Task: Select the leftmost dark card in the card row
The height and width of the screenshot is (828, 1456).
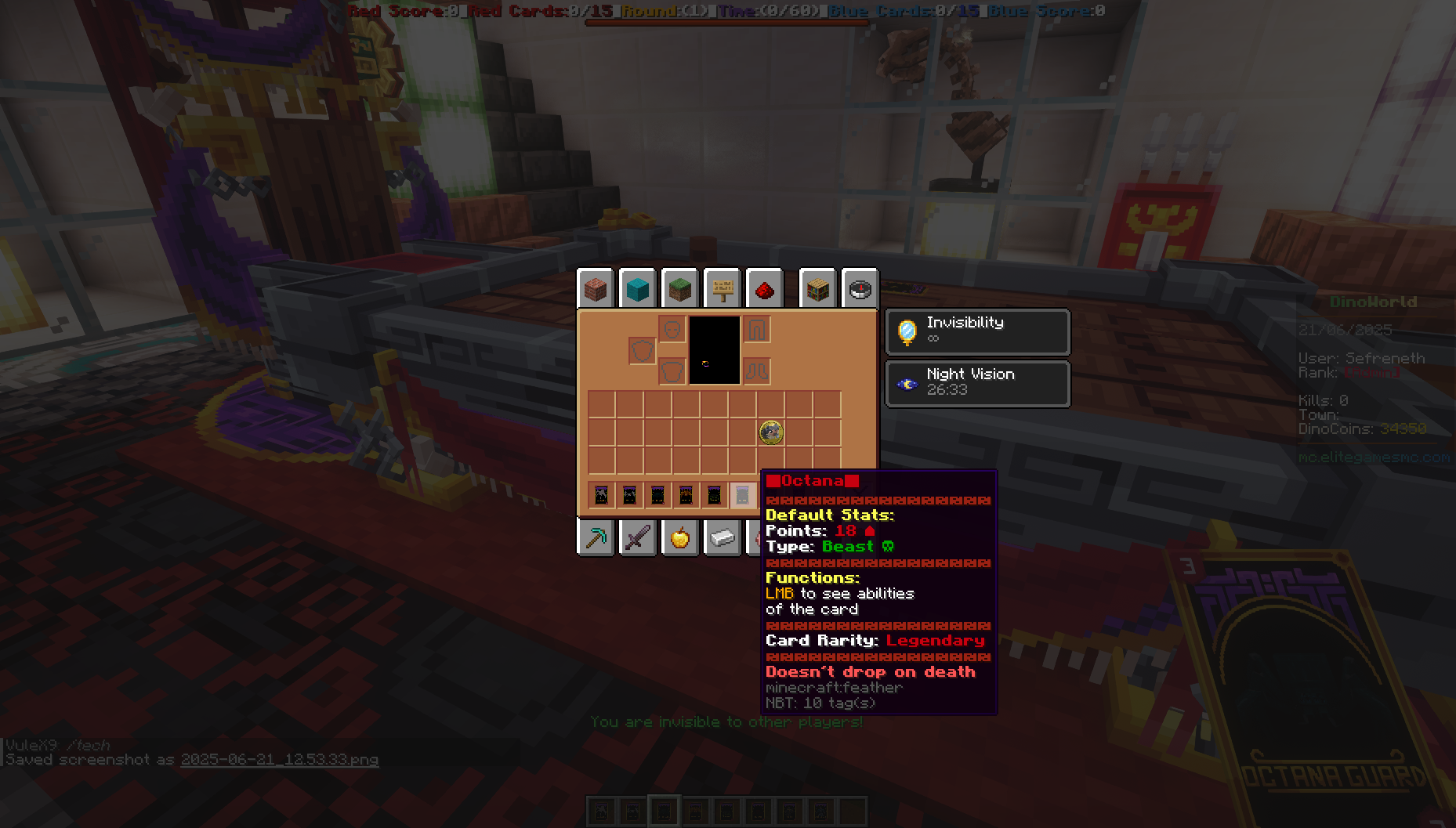Action: [x=601, y=494]
